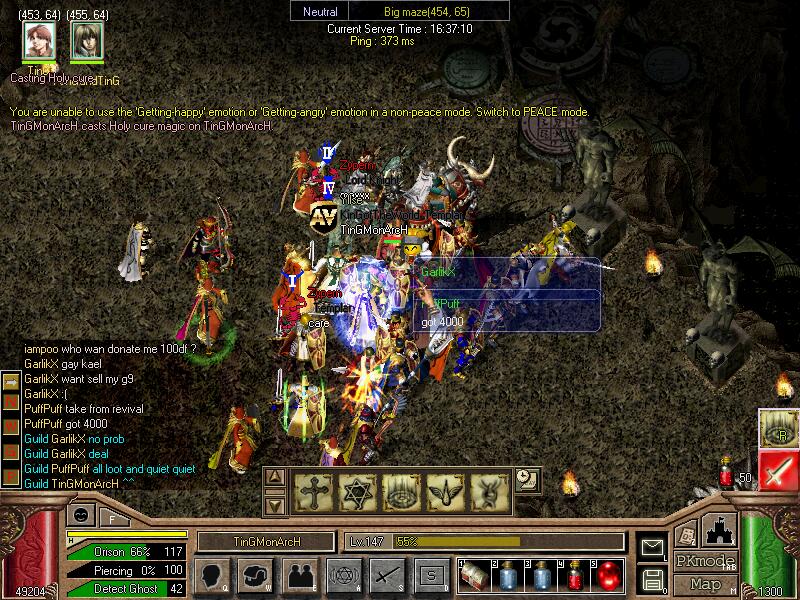The width and height of the screenshot is (800, 600).
Task: Select the red sword attack skill icon
Action: (777, 470)
